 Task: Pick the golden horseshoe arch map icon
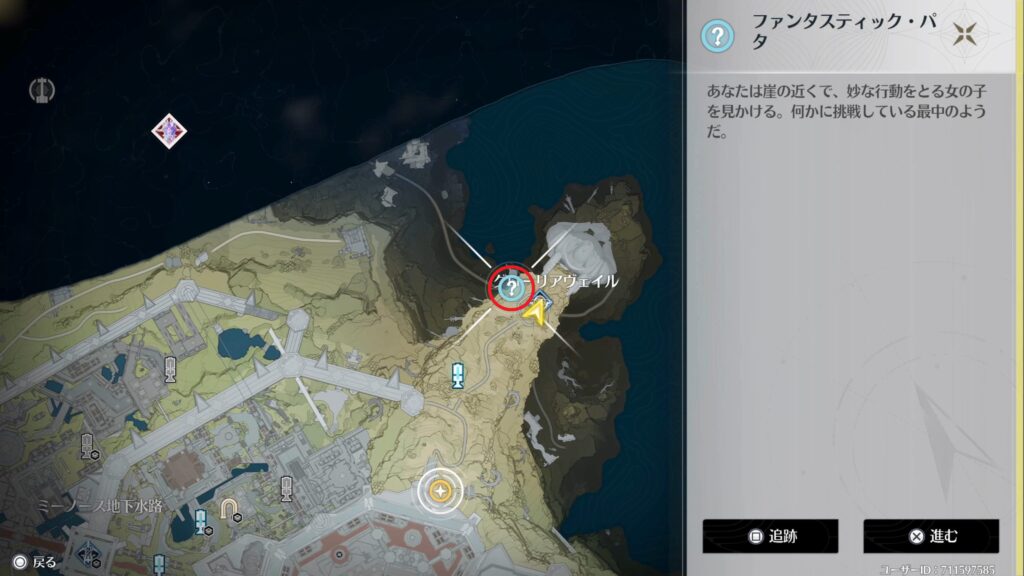(x=230, y=510)
